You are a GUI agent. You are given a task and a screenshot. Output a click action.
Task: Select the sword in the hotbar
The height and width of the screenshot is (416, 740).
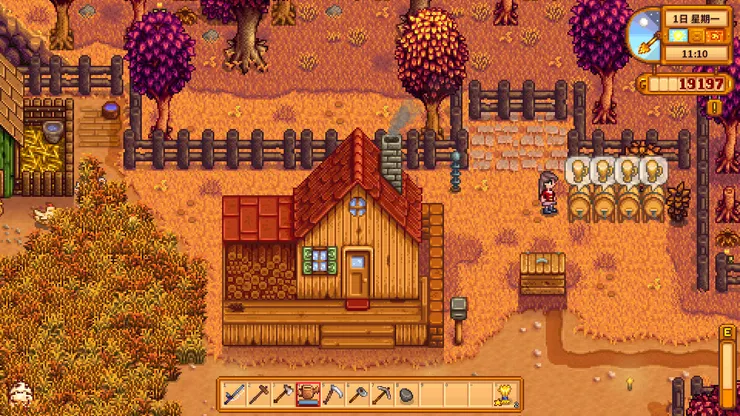click(235, 393)
